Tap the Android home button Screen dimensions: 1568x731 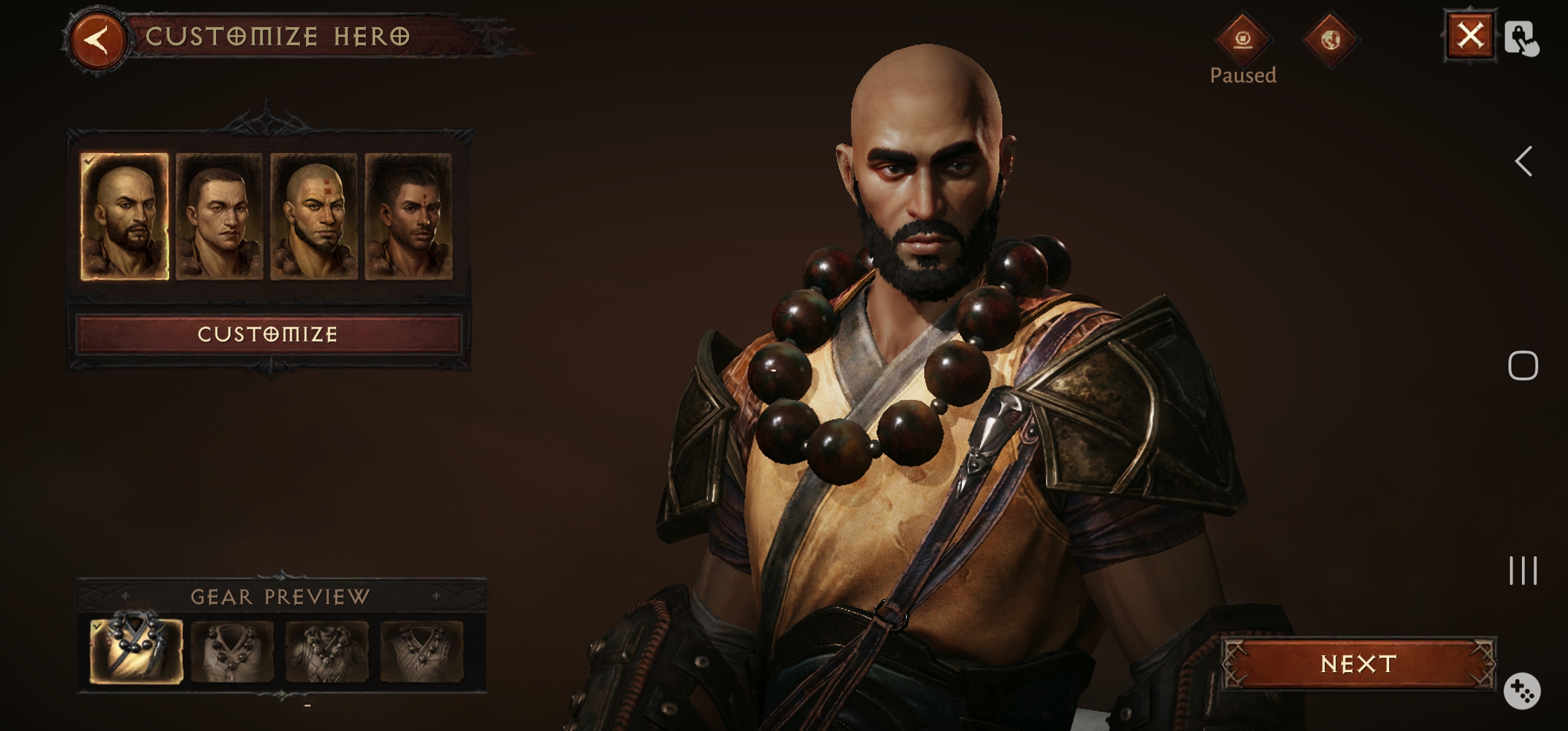point(1523,366)
